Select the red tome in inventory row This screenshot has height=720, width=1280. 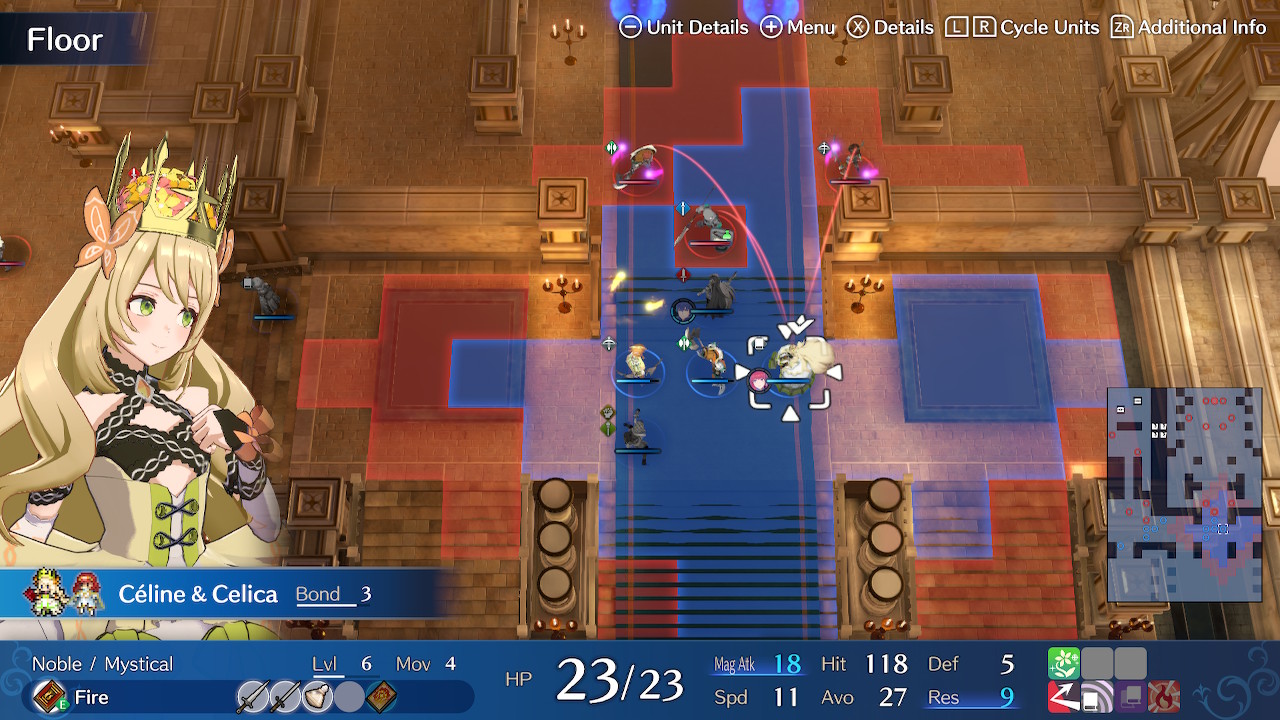pyautogui.click(x=381, y=697)
